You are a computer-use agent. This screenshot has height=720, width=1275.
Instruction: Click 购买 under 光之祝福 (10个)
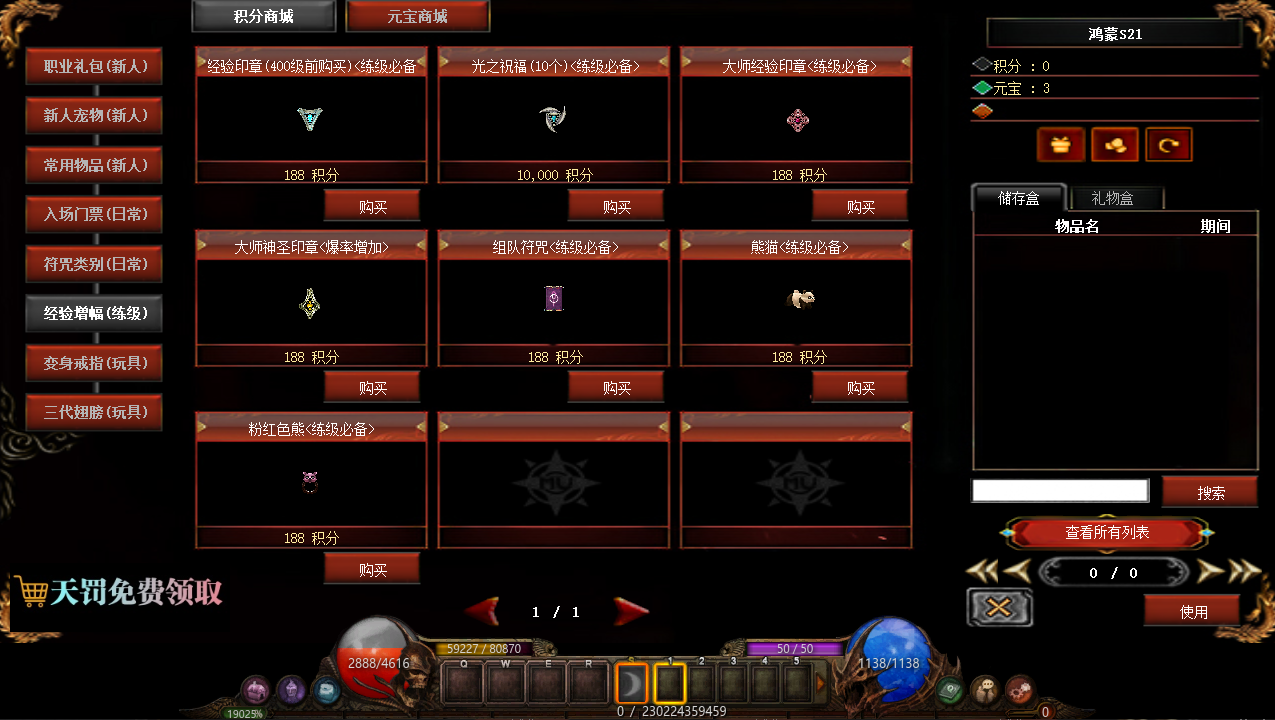[616, 207]
